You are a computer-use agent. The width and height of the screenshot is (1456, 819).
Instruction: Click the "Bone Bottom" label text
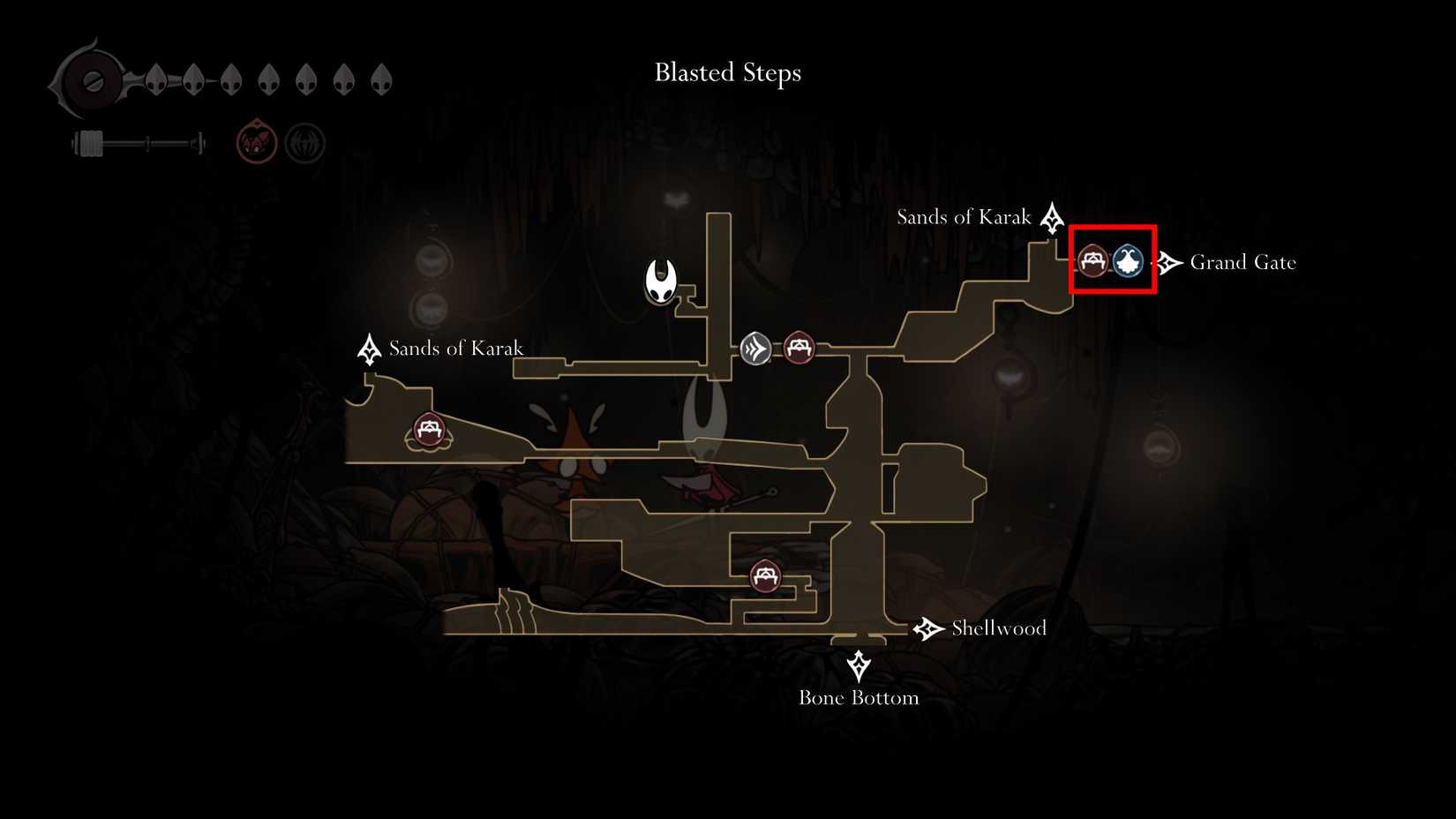[859, 697]
